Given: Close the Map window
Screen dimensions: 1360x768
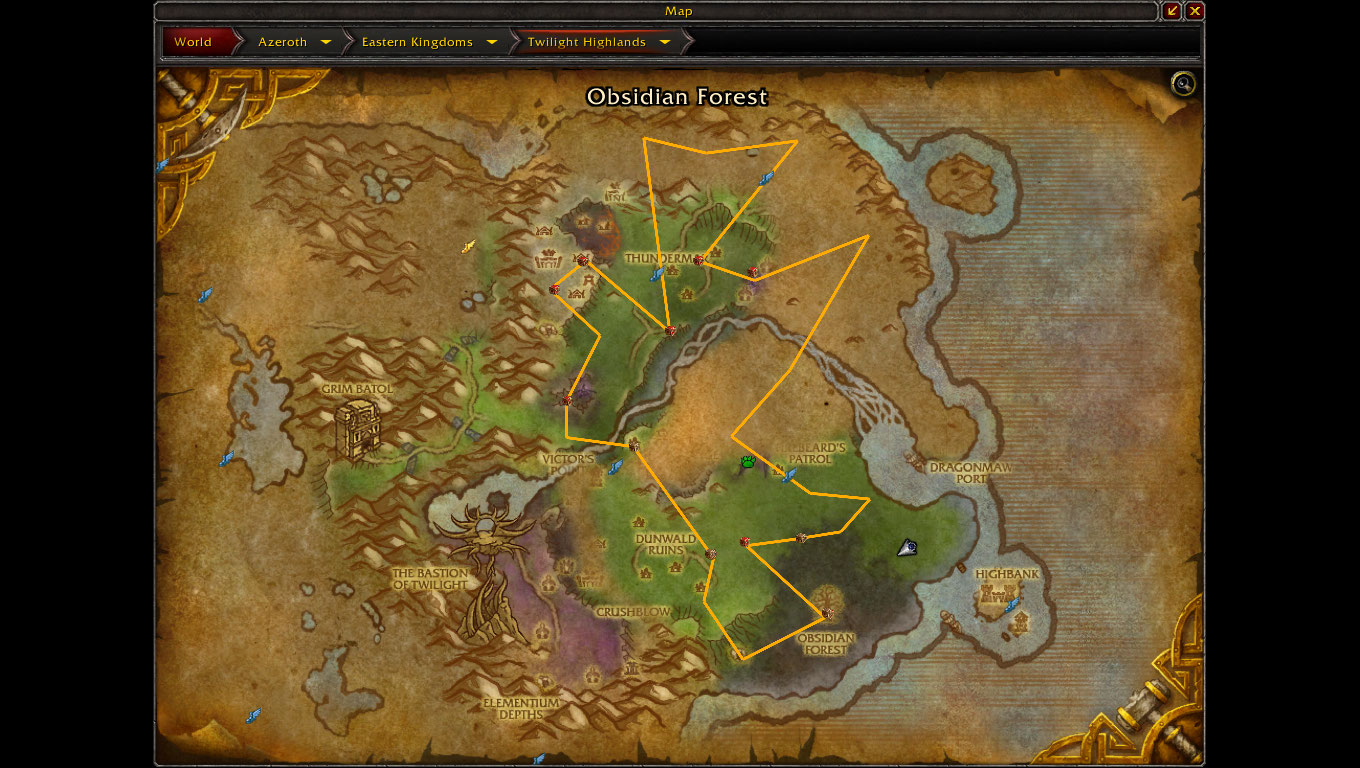Looking at the screenshot, I should (1195, 11).
